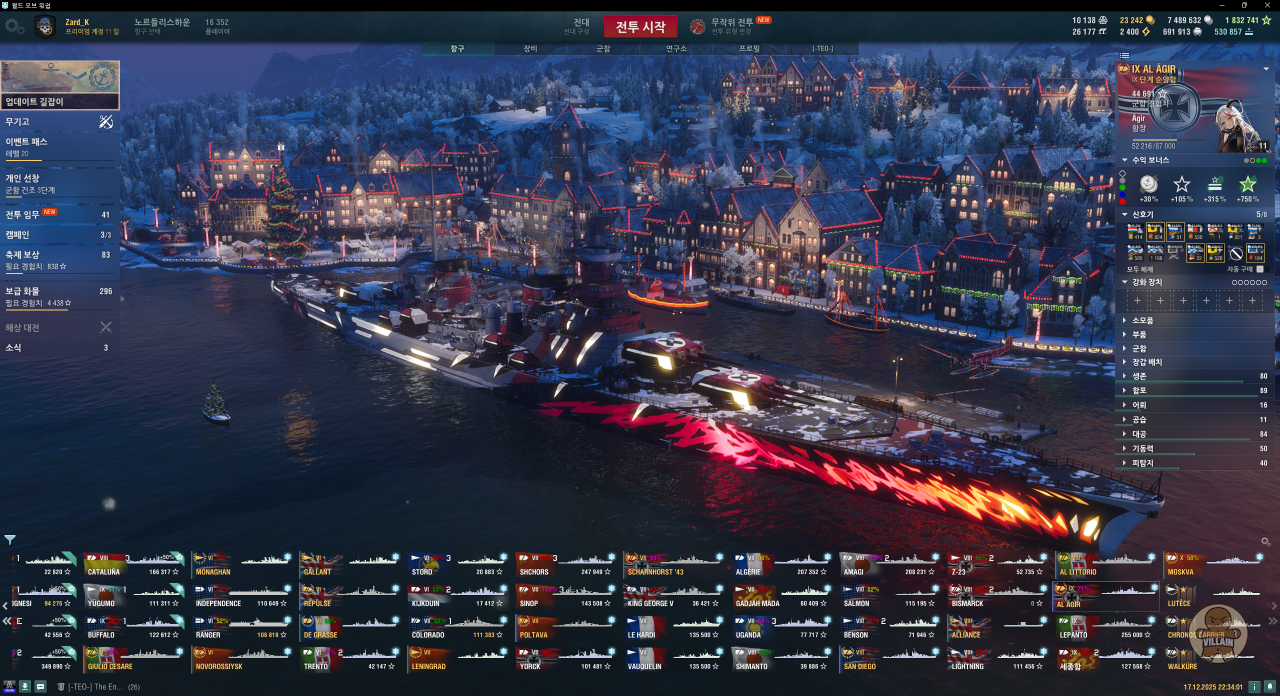Switch to the 장비 tab
1280x696 pixels.
click(530, 48)
